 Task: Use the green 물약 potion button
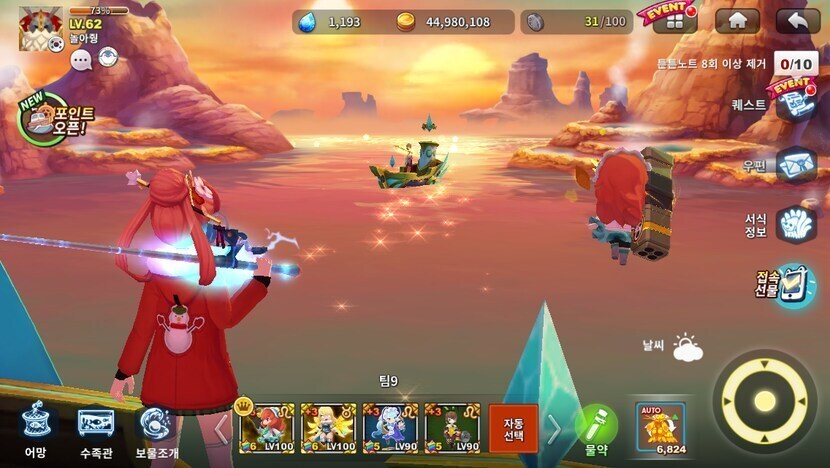(x=596, y=428)
